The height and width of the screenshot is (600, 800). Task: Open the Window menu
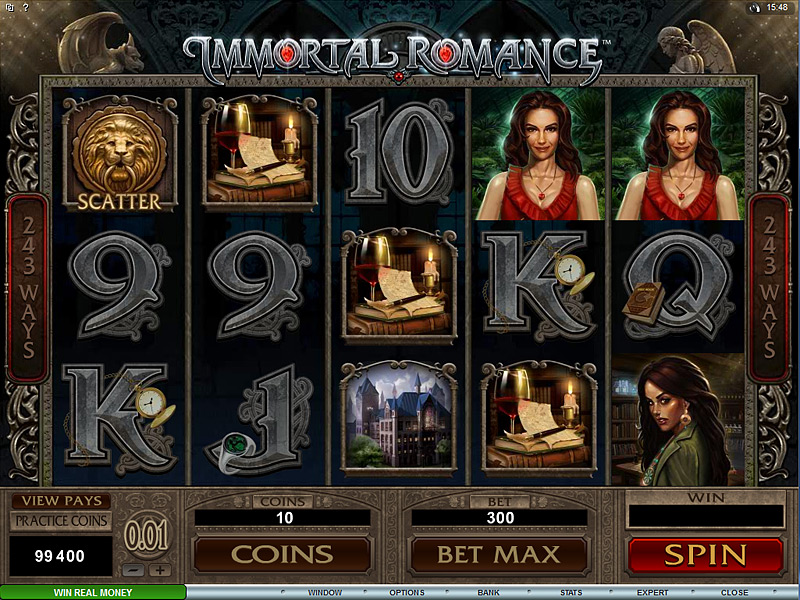(325, 593)
